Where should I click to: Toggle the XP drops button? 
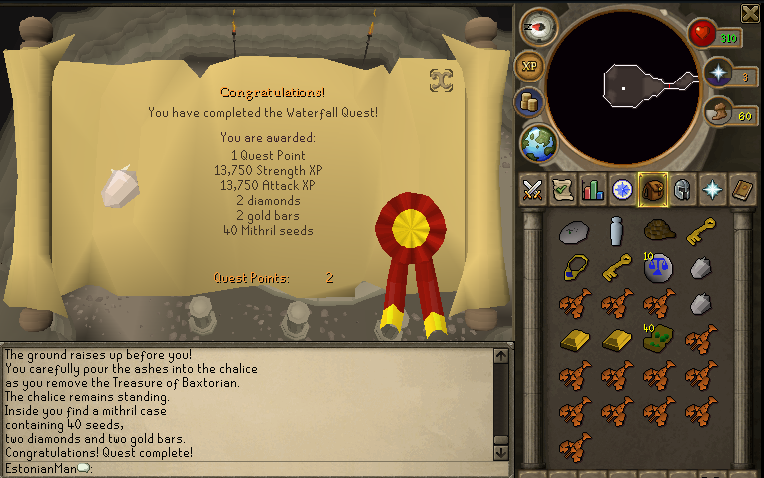coord(529,66)
